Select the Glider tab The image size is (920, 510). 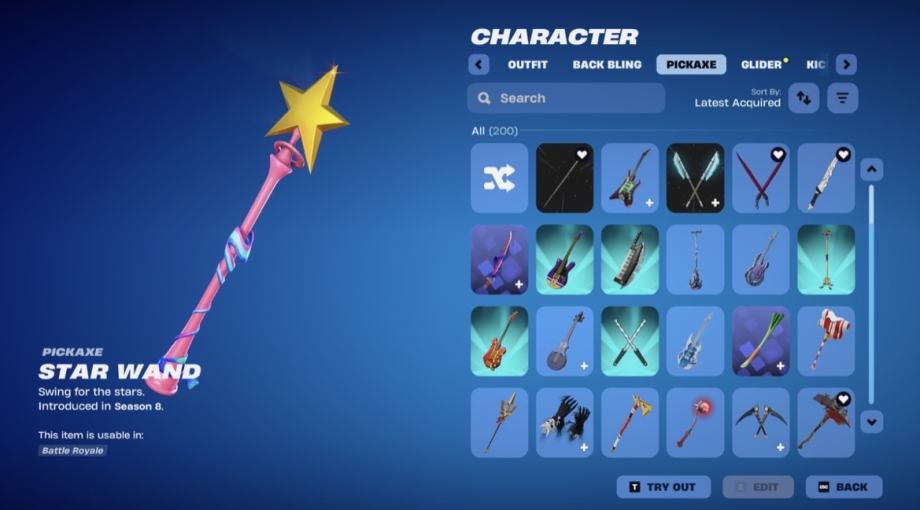click(763, 65)
